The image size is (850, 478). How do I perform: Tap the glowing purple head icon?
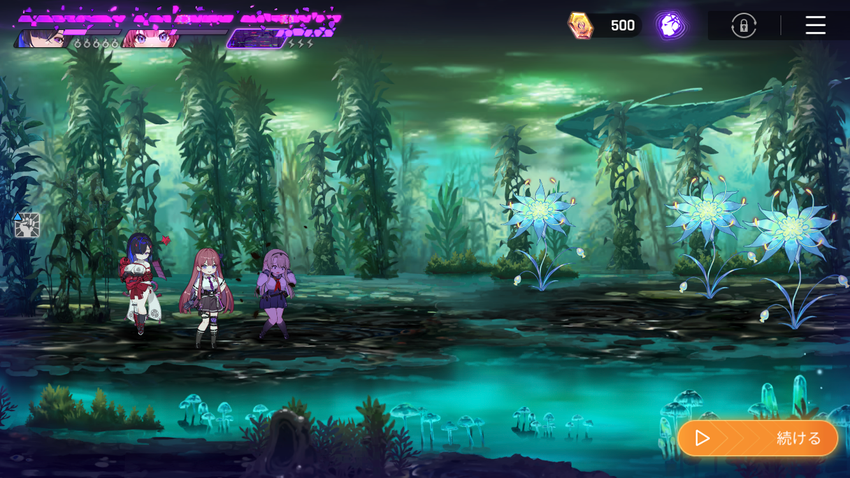[x=670, y=26]
